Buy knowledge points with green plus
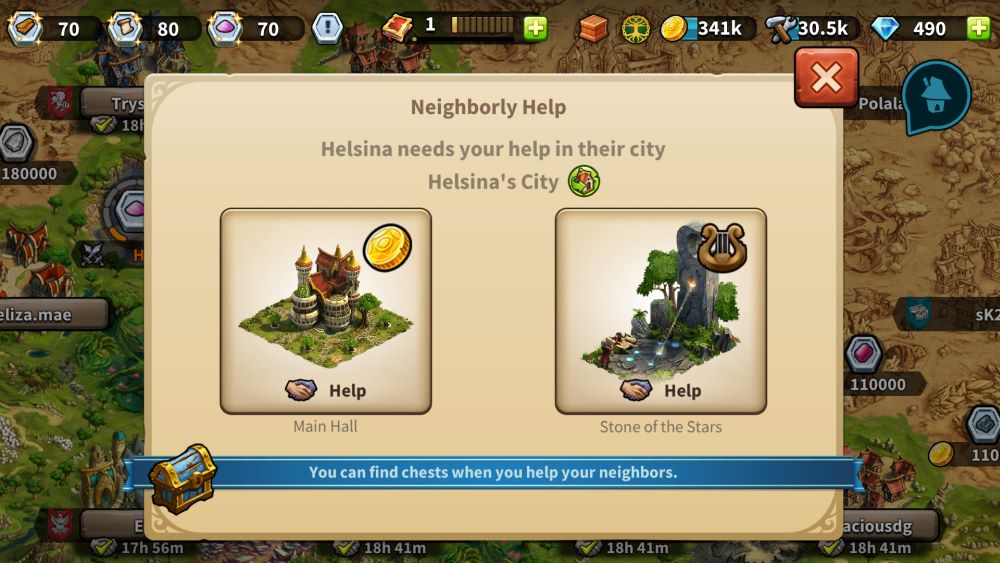Screen dimensions: 1000x563 tap(536, 28)
